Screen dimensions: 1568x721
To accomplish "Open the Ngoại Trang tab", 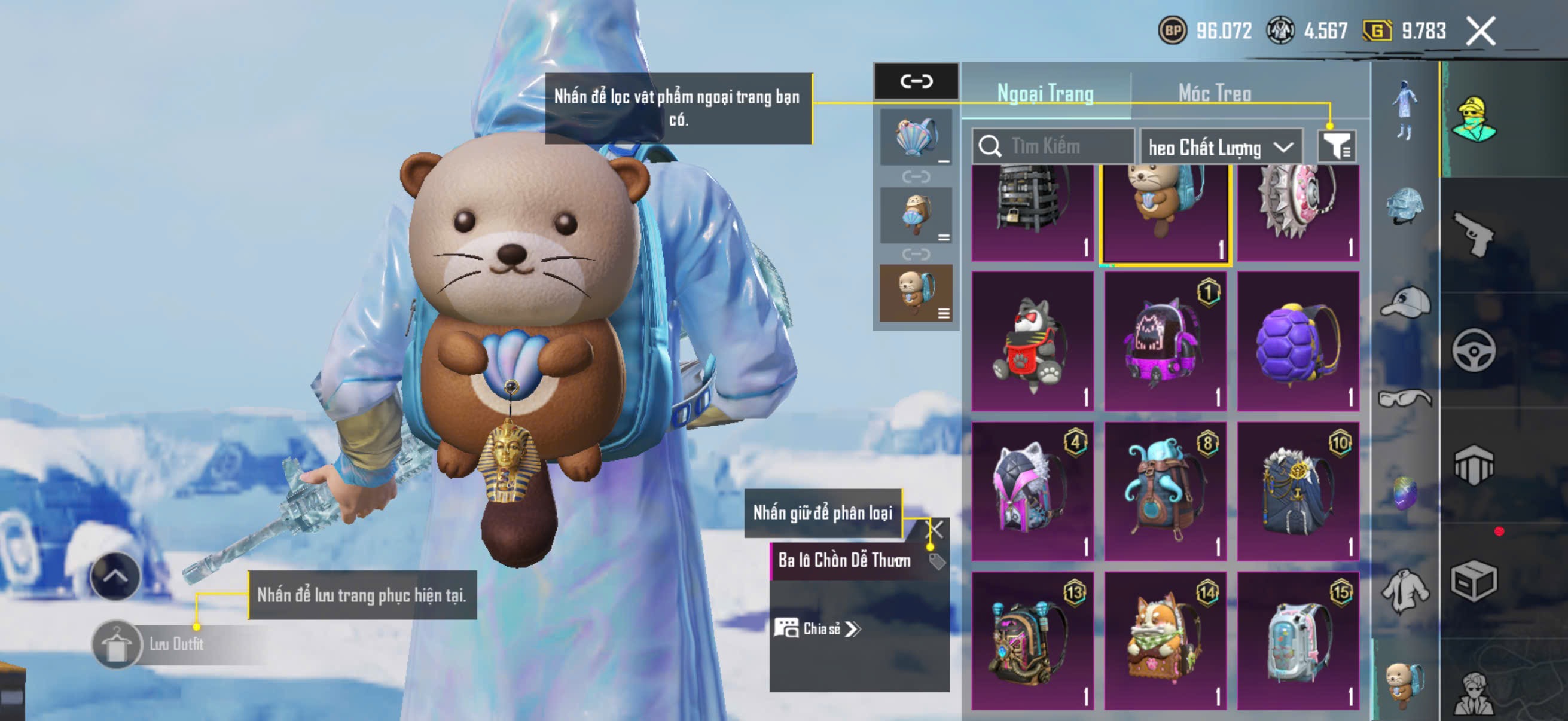I will click(x=1045, y=93).
